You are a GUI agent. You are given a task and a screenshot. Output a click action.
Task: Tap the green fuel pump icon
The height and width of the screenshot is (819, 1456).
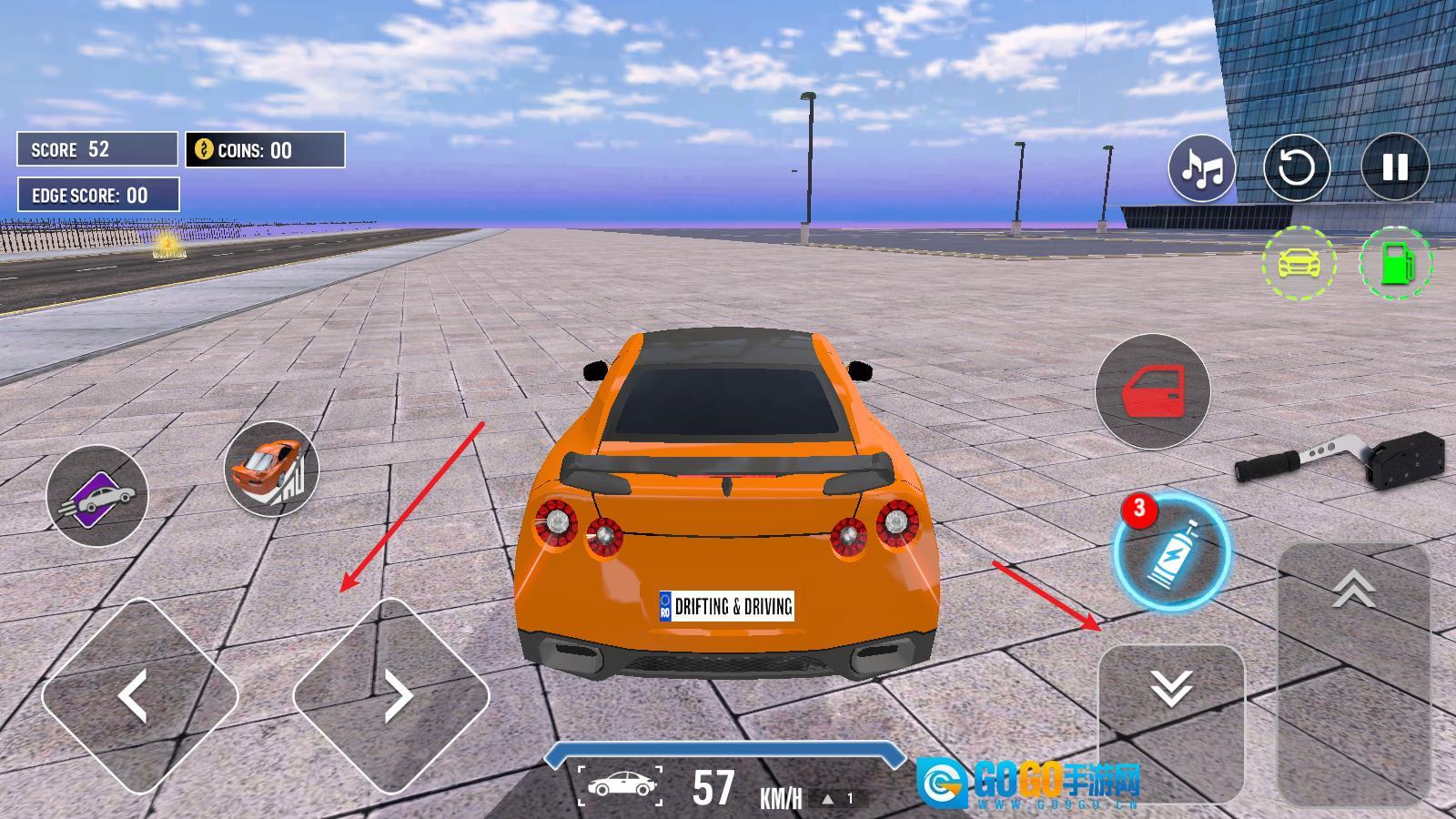(x=1396, y=264)
